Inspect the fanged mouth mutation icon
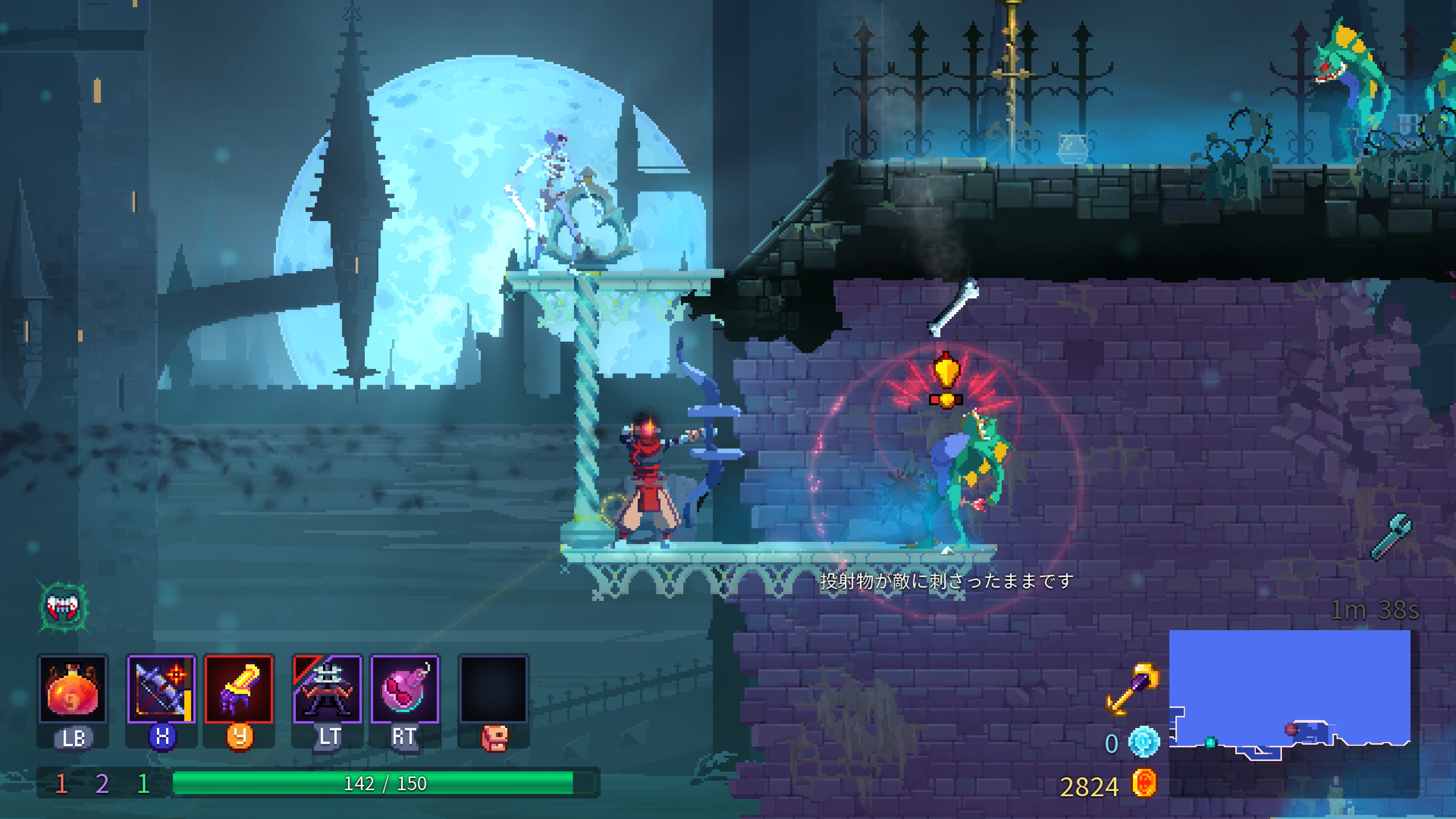Viewport: 1456px width, 819px height. click(x=63, y=607)
